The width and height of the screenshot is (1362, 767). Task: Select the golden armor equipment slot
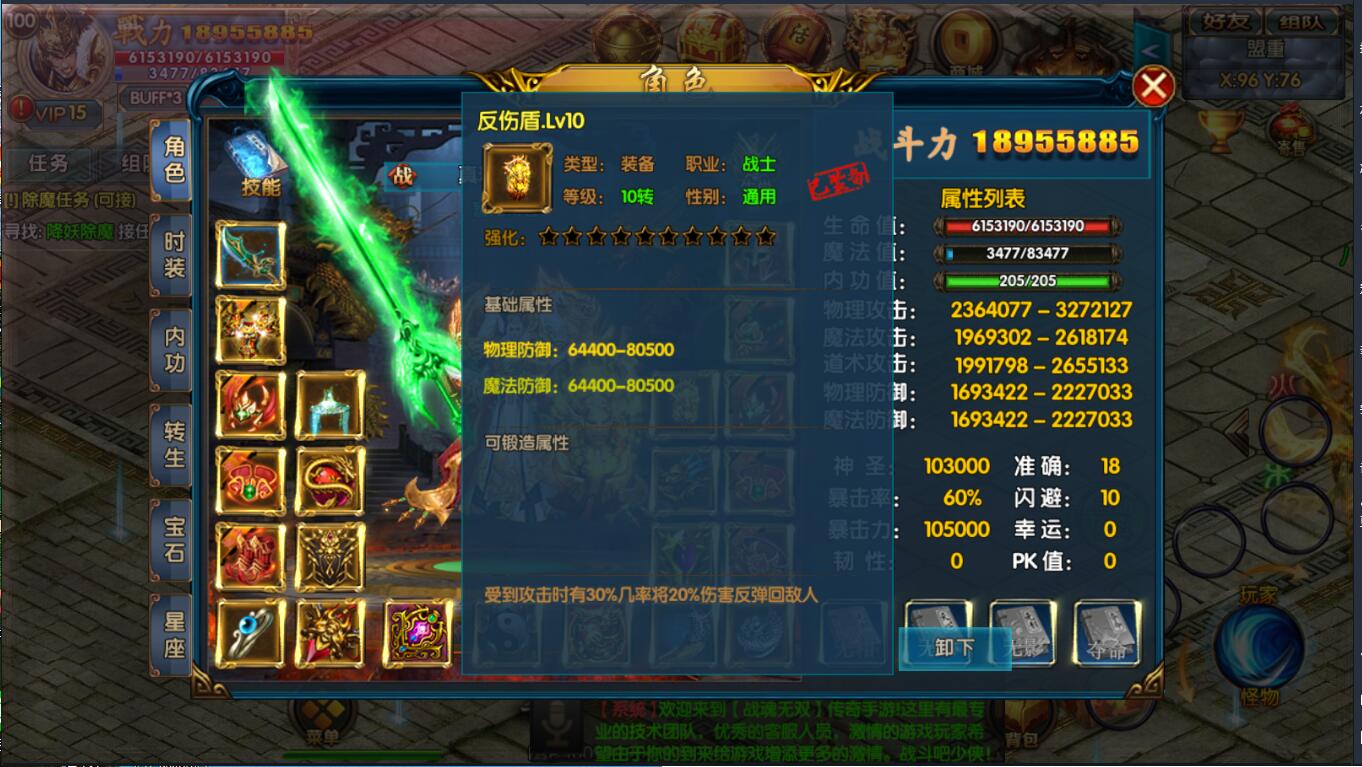coord(251,330)
